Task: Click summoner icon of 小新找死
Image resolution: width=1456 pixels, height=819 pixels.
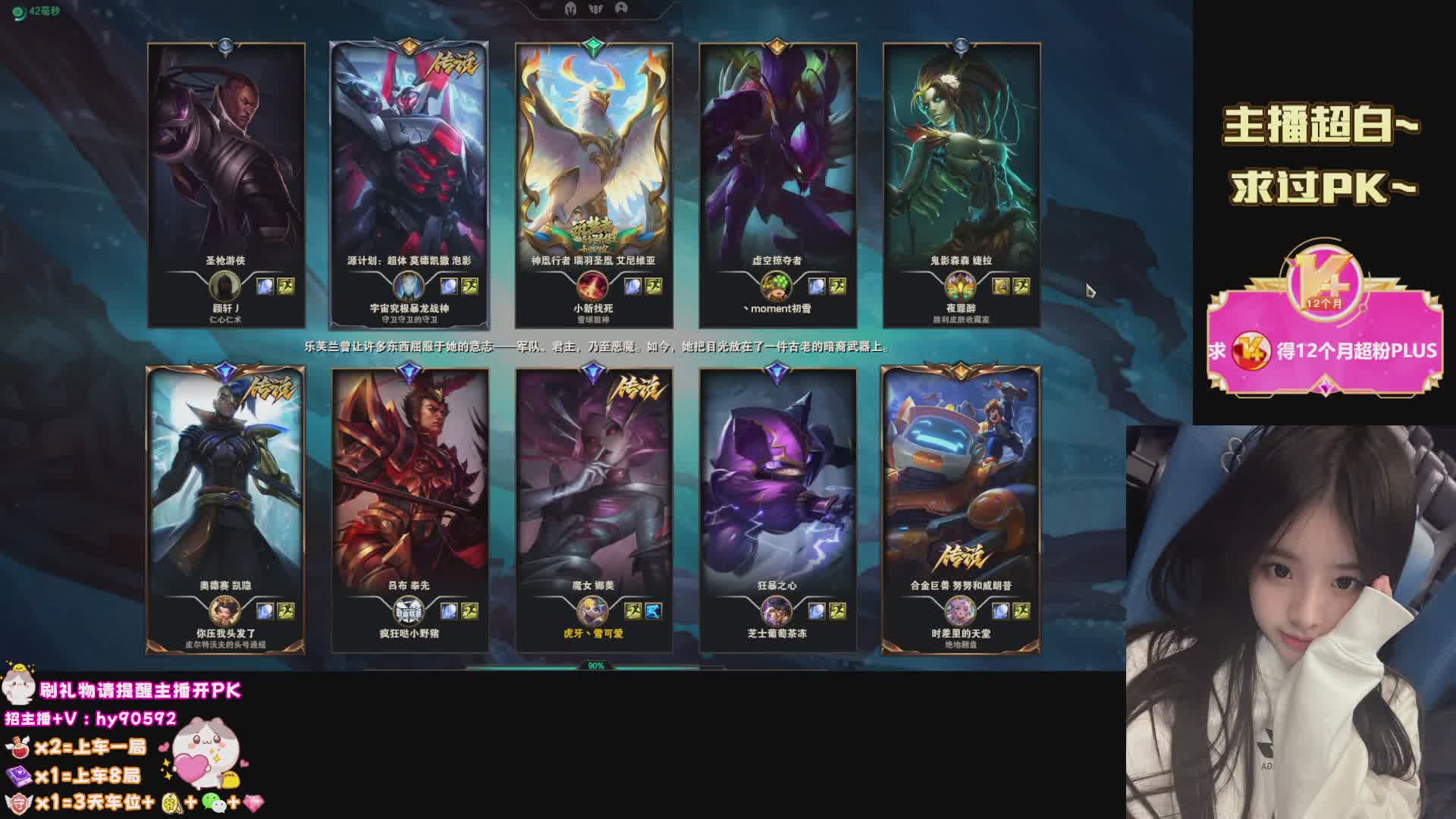Action: [x=592, y=287]
